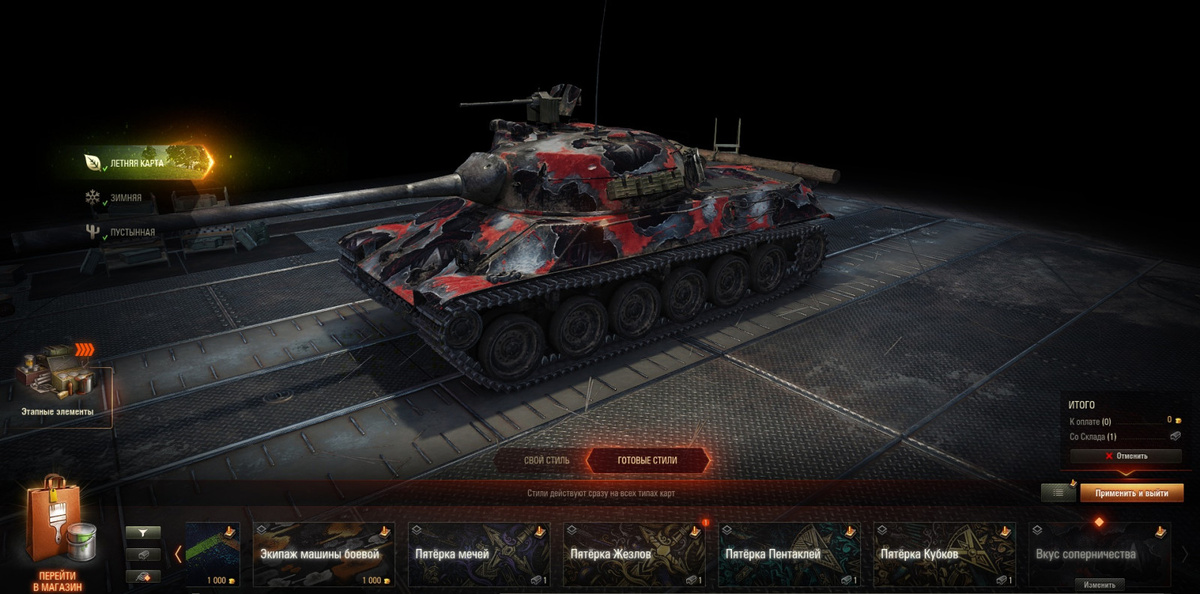Choose the Экипаж машины боевой style

click(324, 553)
